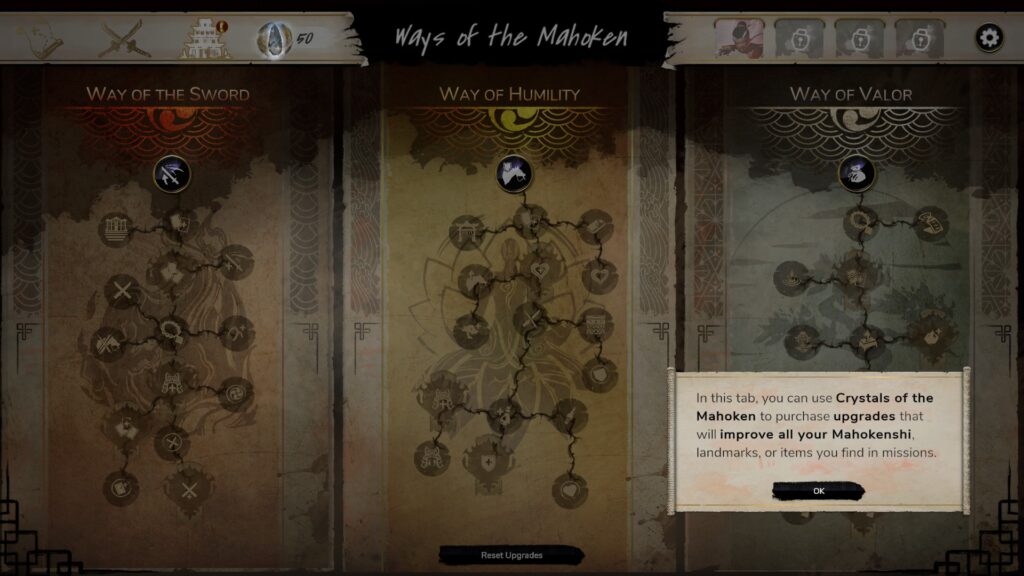The width and height of the screenshot is (1024, 576).
Task: Select the first Way of Valor upgrade
Action: (x=856, y=175)
